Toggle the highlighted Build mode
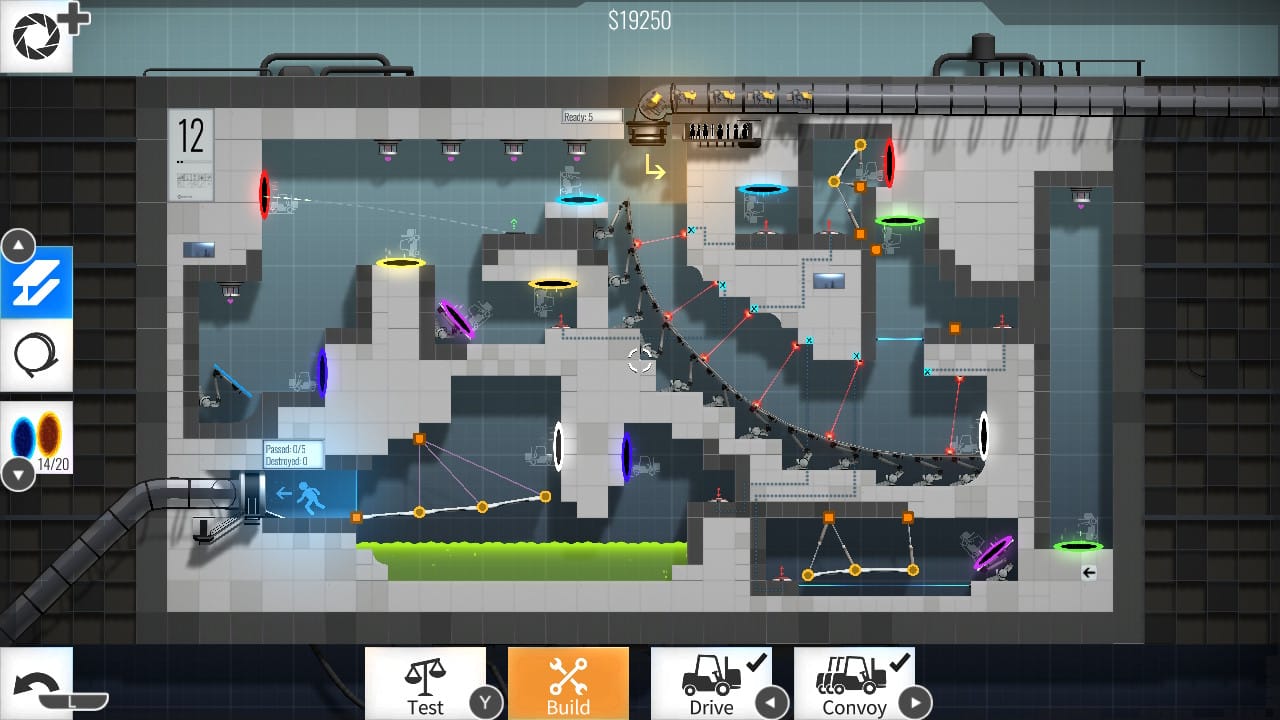This screenshot has width=1280, height=720. 569,683
